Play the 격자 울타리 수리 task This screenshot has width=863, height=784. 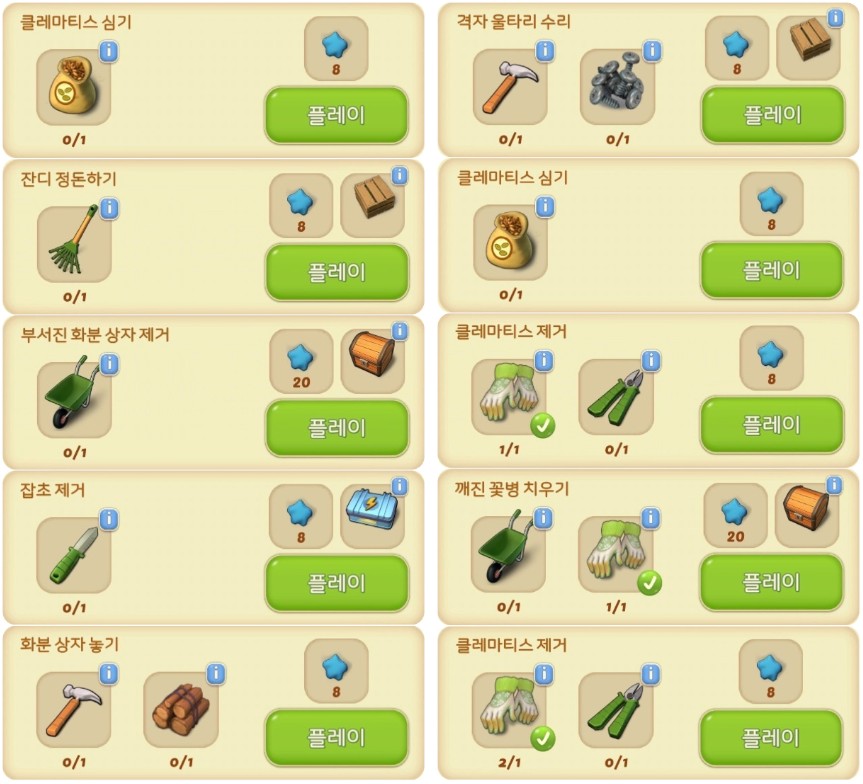pos(773,115)
